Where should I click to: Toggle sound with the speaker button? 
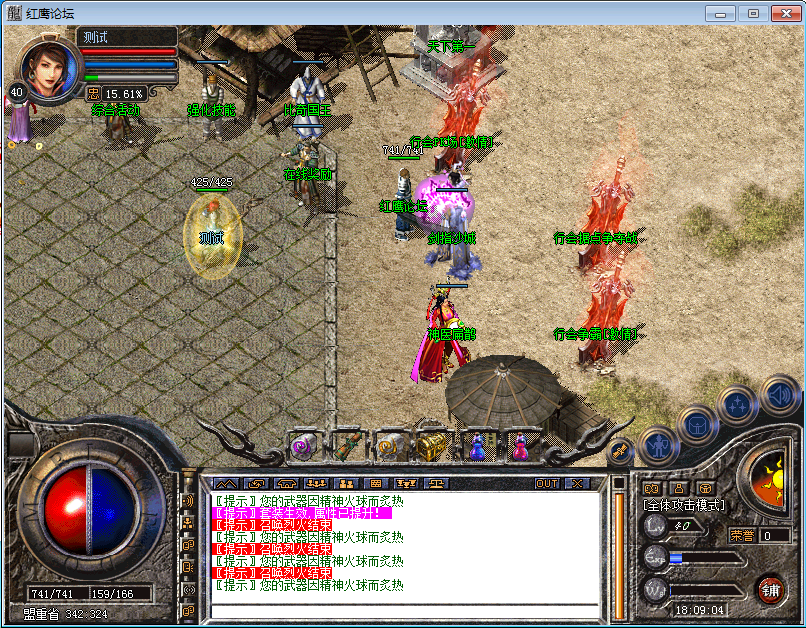(x=779, y=394)
